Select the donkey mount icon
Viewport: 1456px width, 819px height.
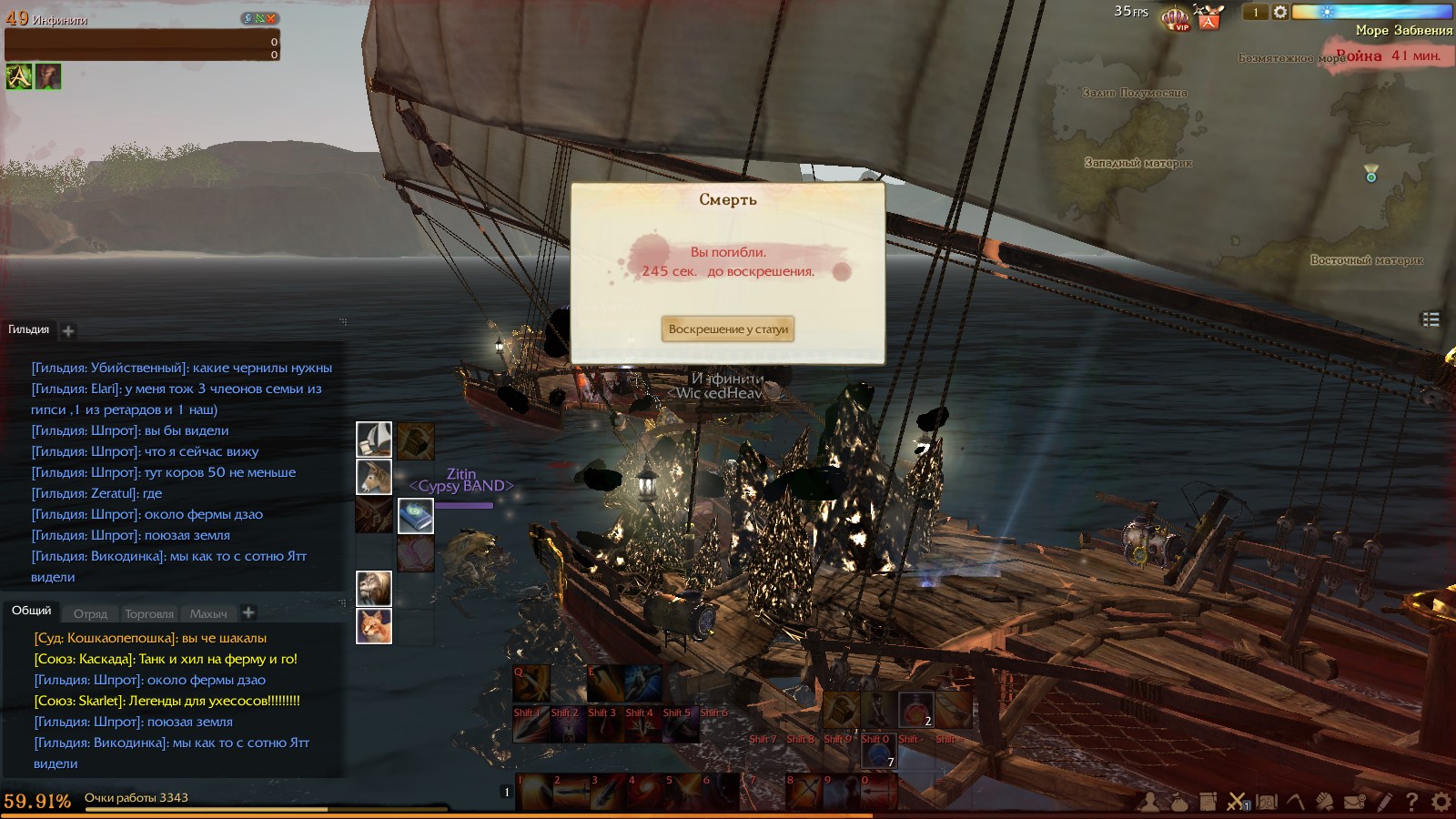point(374,477)
